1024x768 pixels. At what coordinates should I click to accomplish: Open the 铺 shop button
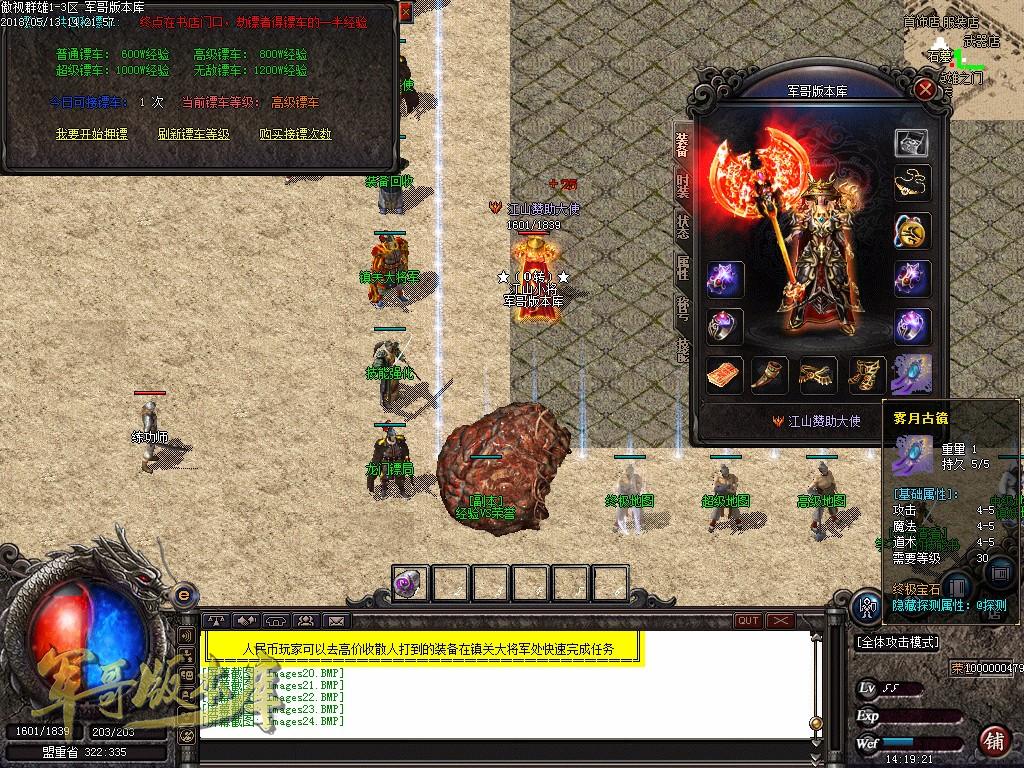[x=993, y=738]
